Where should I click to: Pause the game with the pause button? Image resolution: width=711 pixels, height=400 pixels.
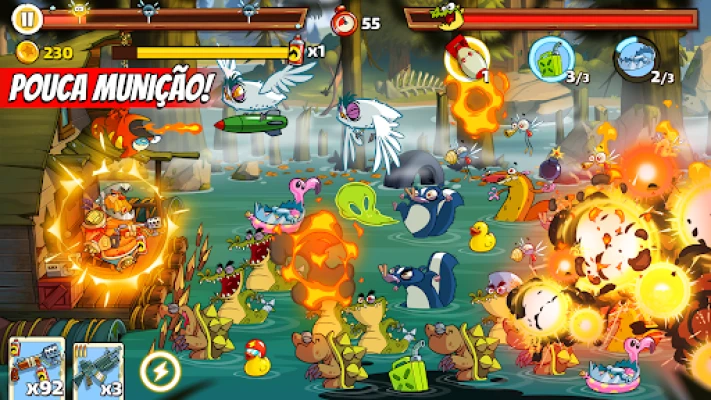(28, 16)
